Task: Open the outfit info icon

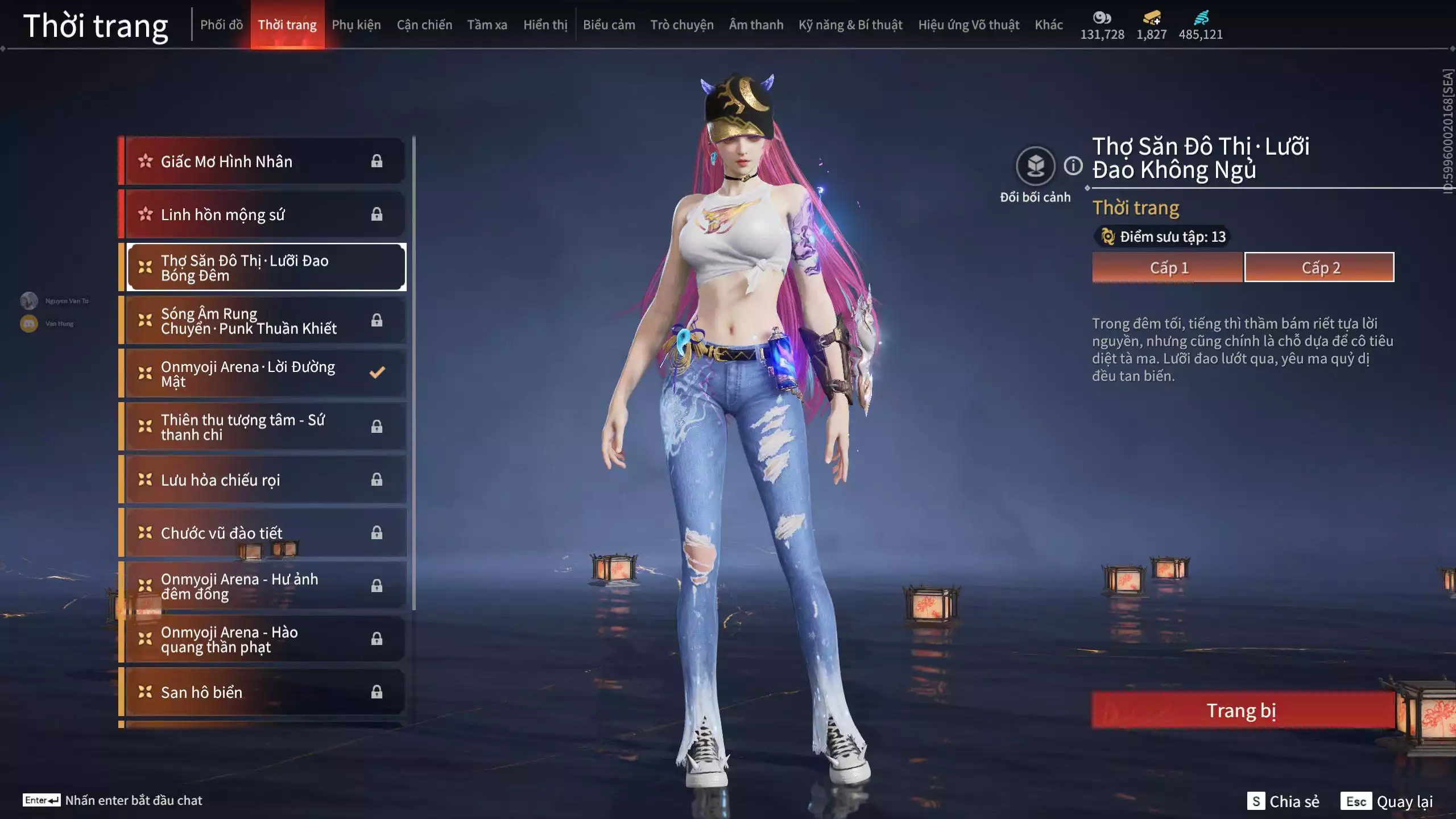Action: click(x=1073, y=166)
